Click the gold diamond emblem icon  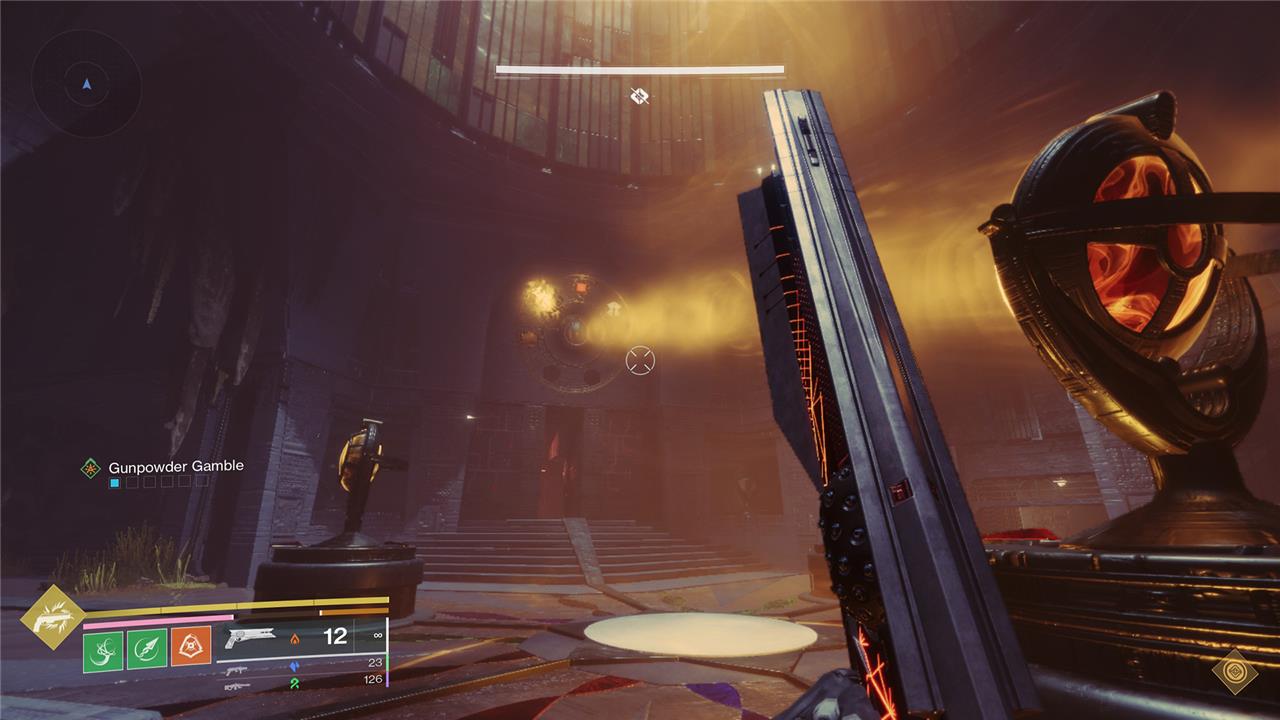point(1234,671)
